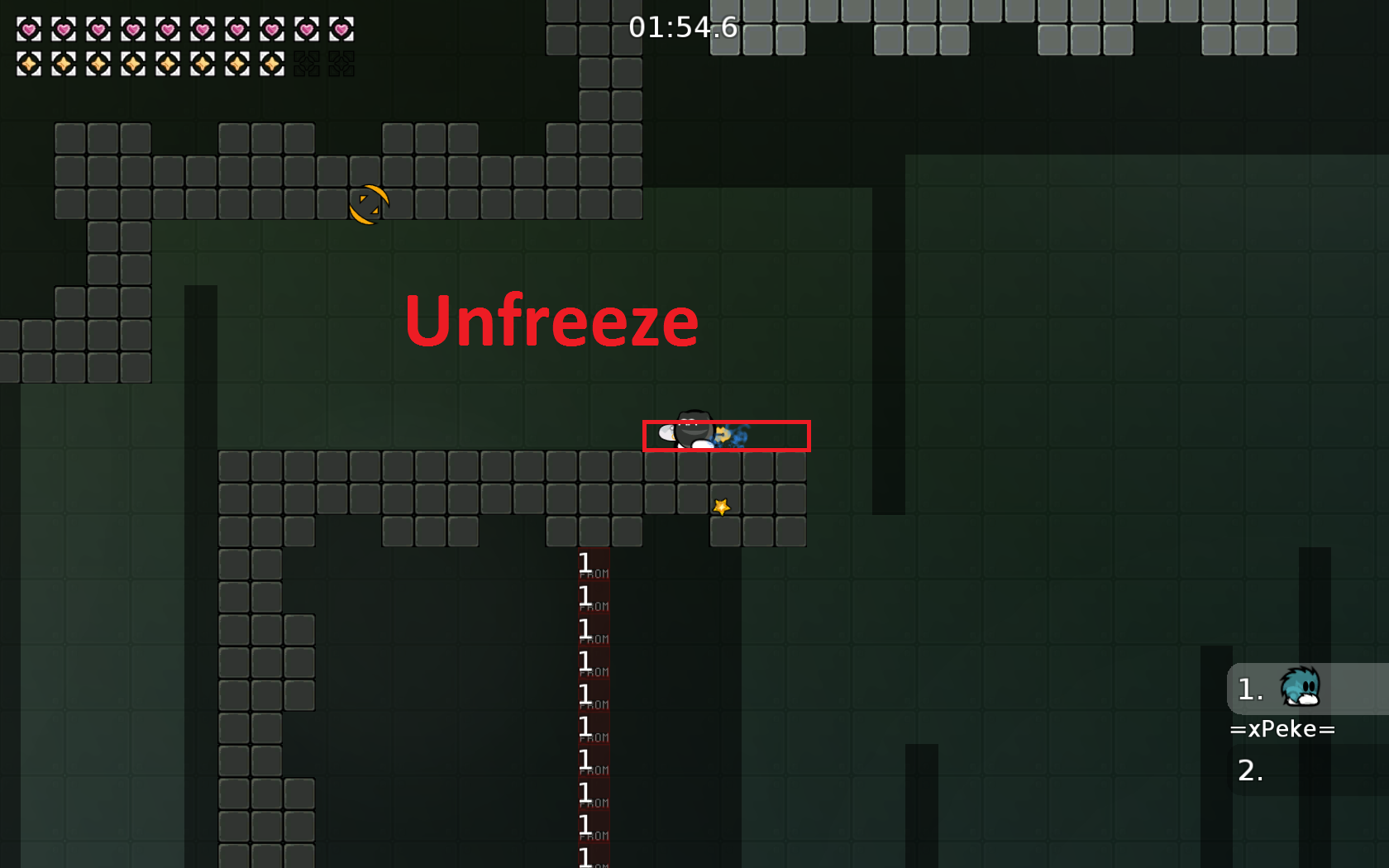Viewport: 1389px width, 868px height.
Task: Click the first pink heart icon
Action: [x=29, y=29]
